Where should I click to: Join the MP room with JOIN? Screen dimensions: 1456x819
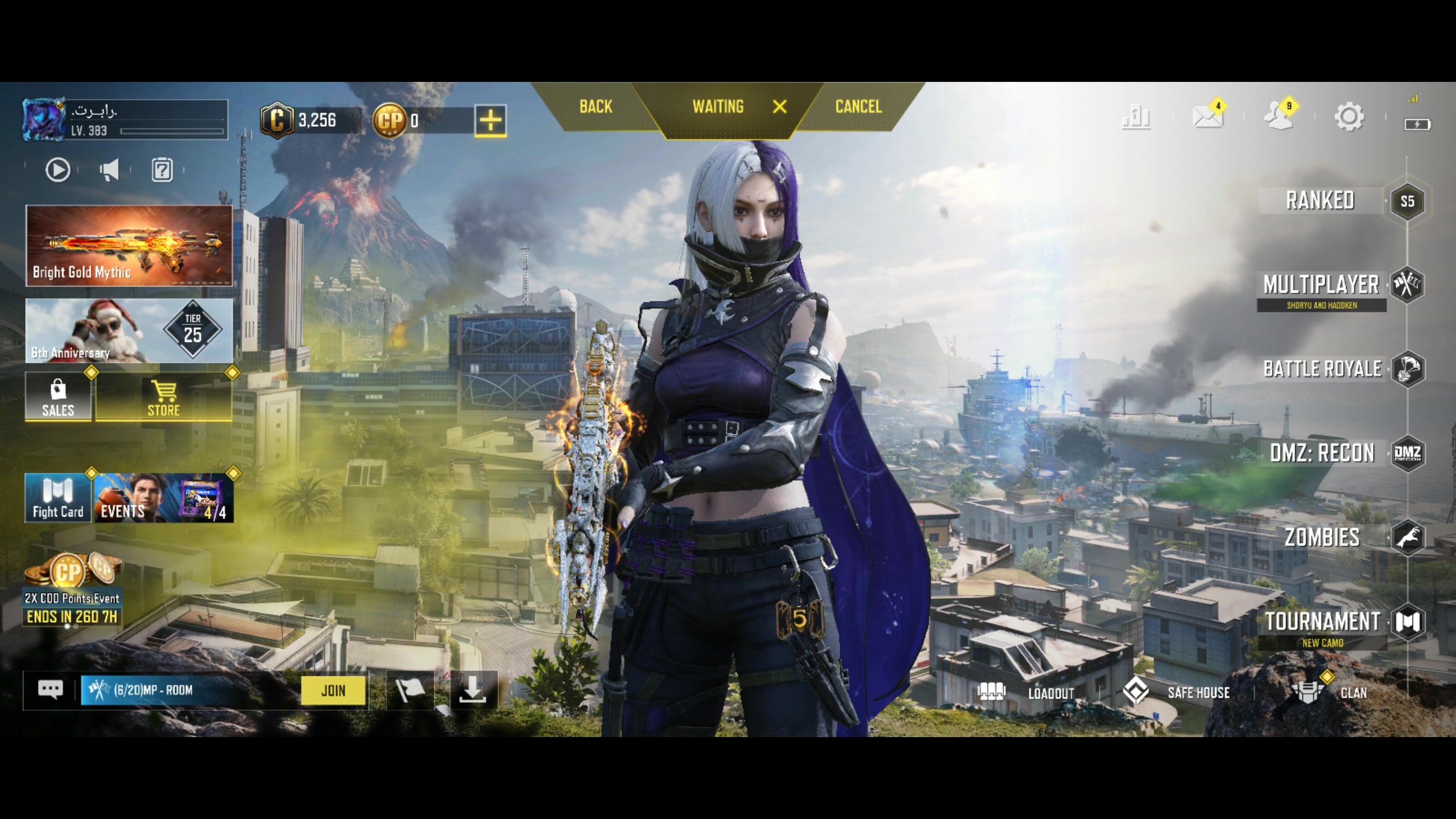[x=333, y=690]
